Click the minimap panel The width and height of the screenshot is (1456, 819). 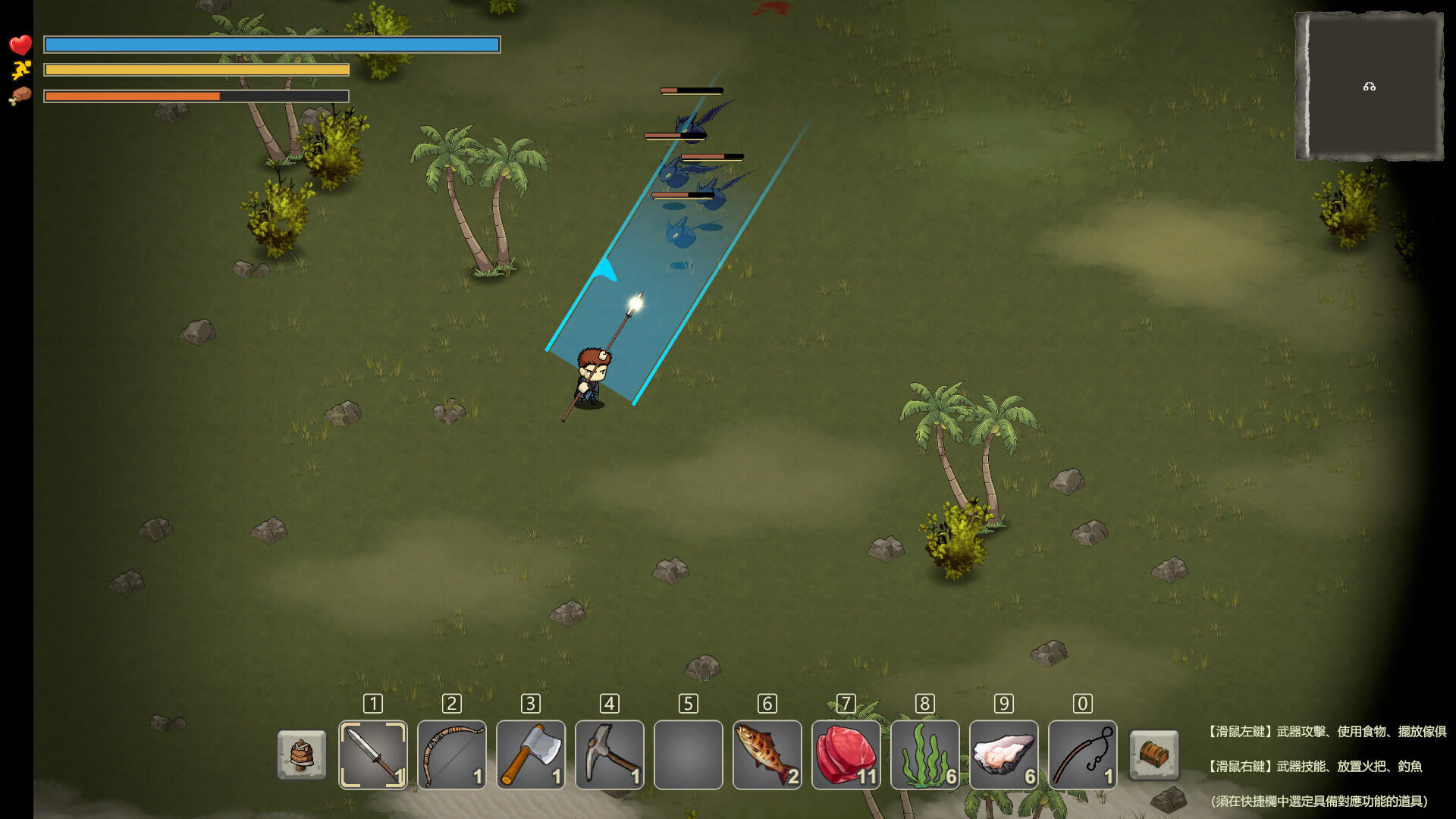coord(1370,86)
